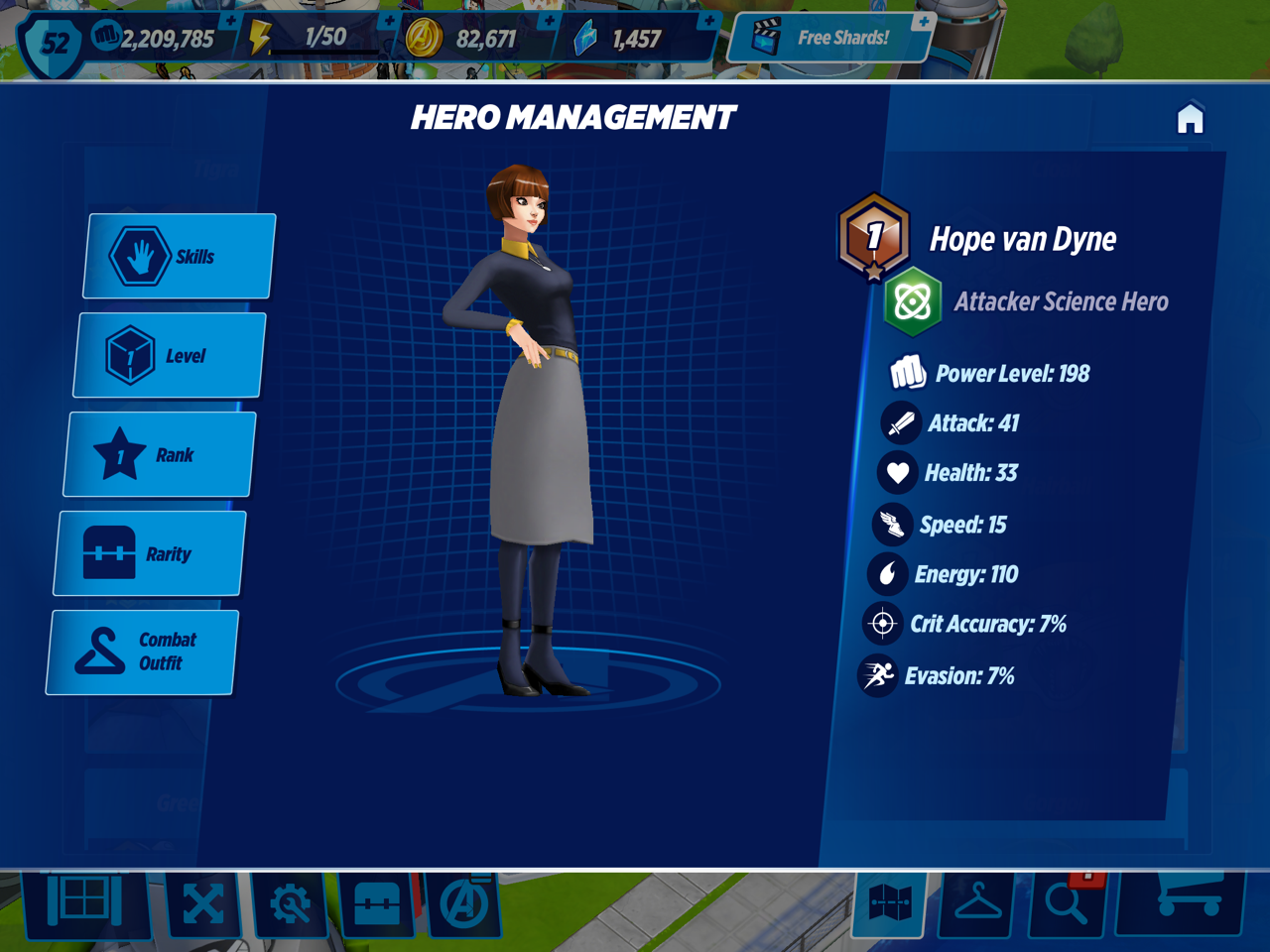Open the clothes hanger outfits icon

click(977, 902)
